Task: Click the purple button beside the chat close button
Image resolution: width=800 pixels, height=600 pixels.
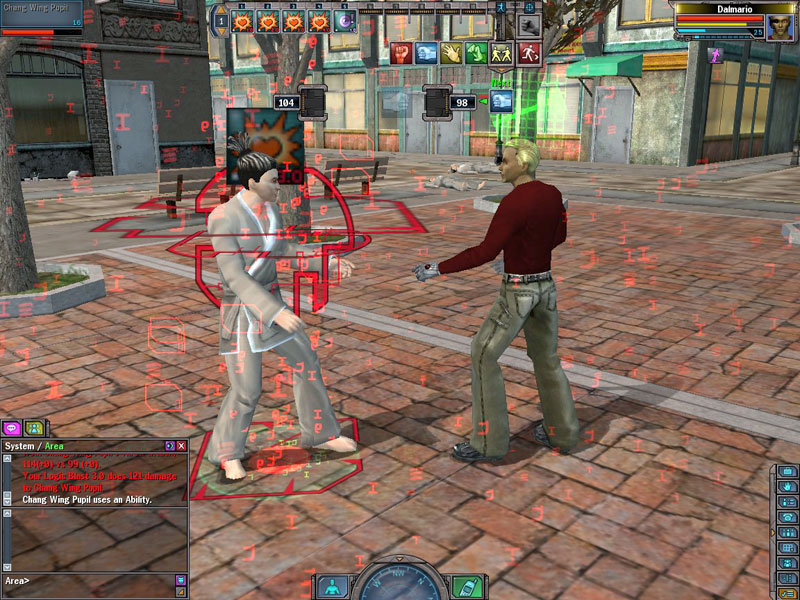Action: 170,444
